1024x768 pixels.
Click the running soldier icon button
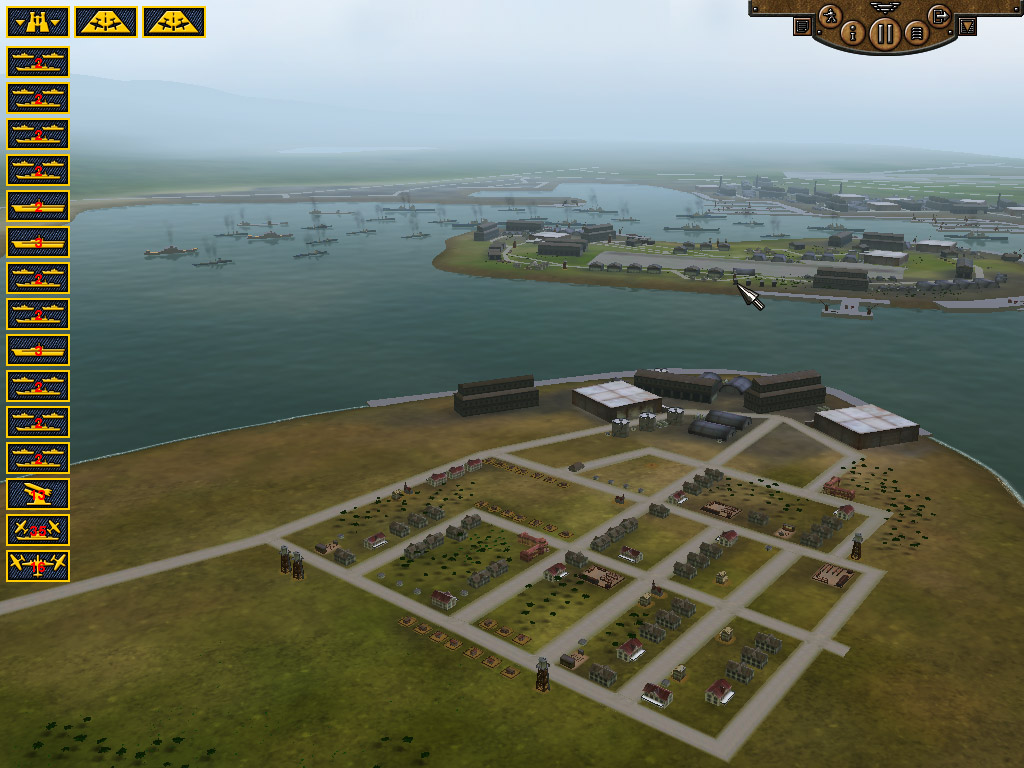click(x=829, y=15)
